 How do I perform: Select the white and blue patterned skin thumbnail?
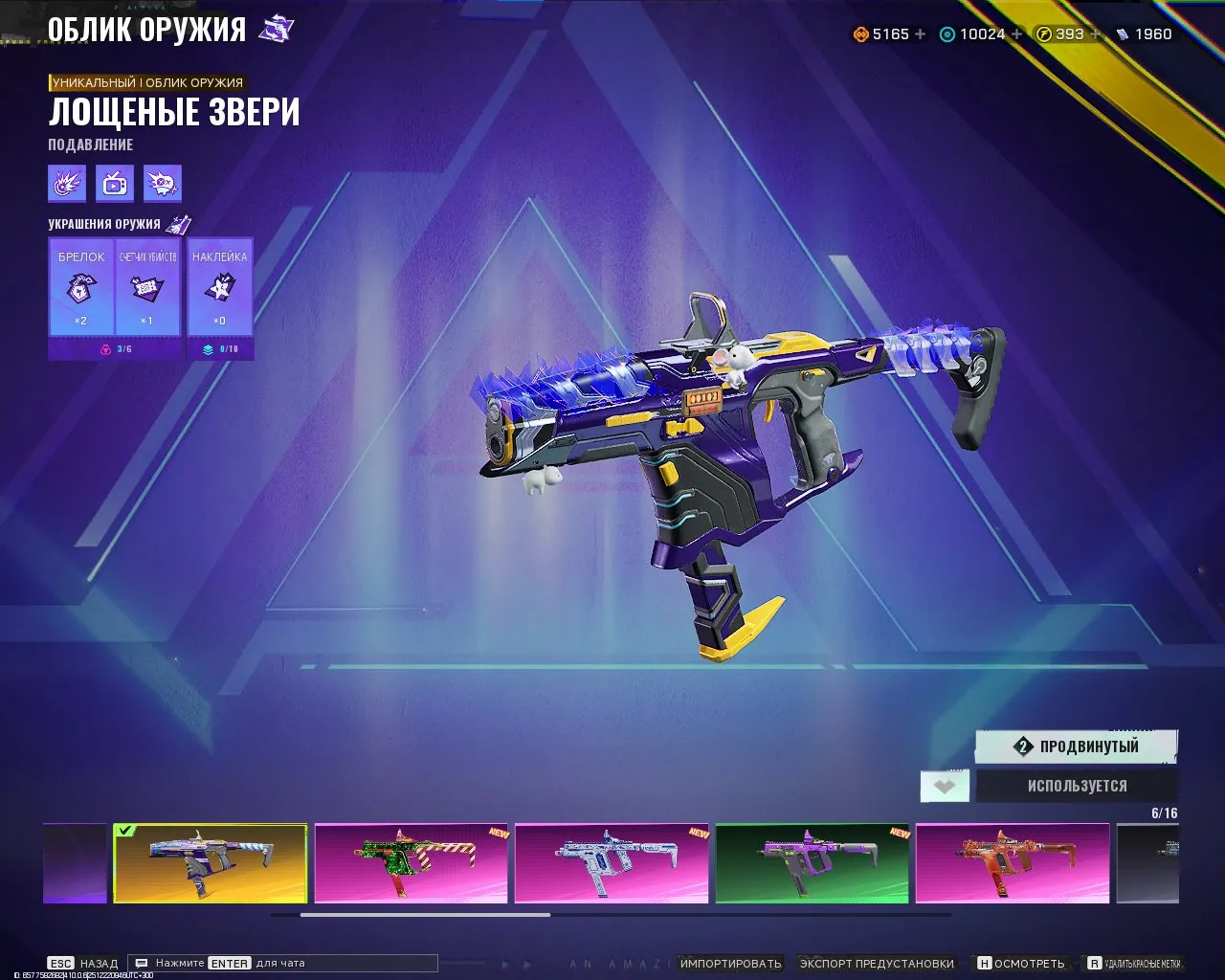(x=612, y=863)
